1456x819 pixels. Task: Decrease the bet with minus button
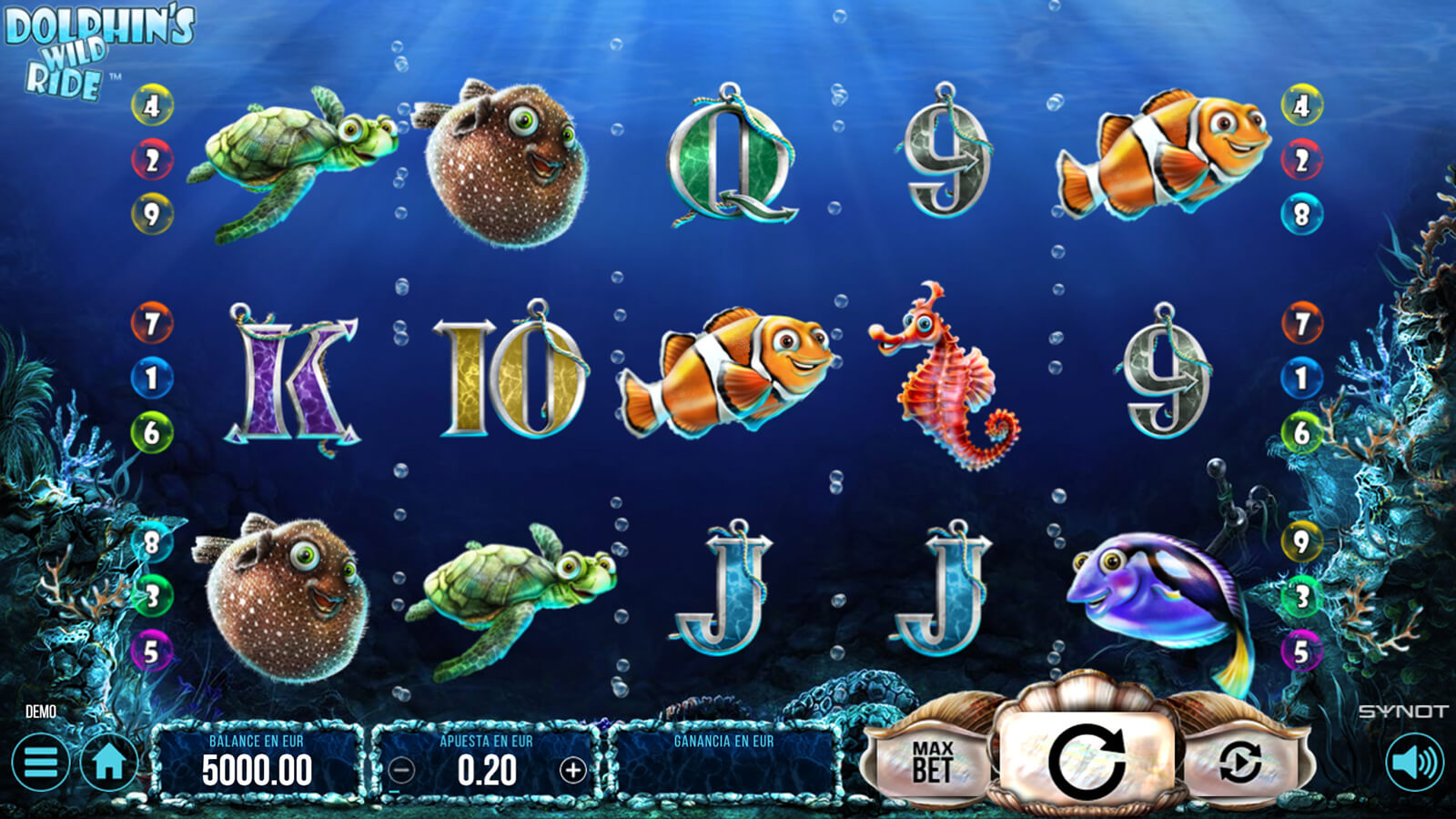click(401, 771)
